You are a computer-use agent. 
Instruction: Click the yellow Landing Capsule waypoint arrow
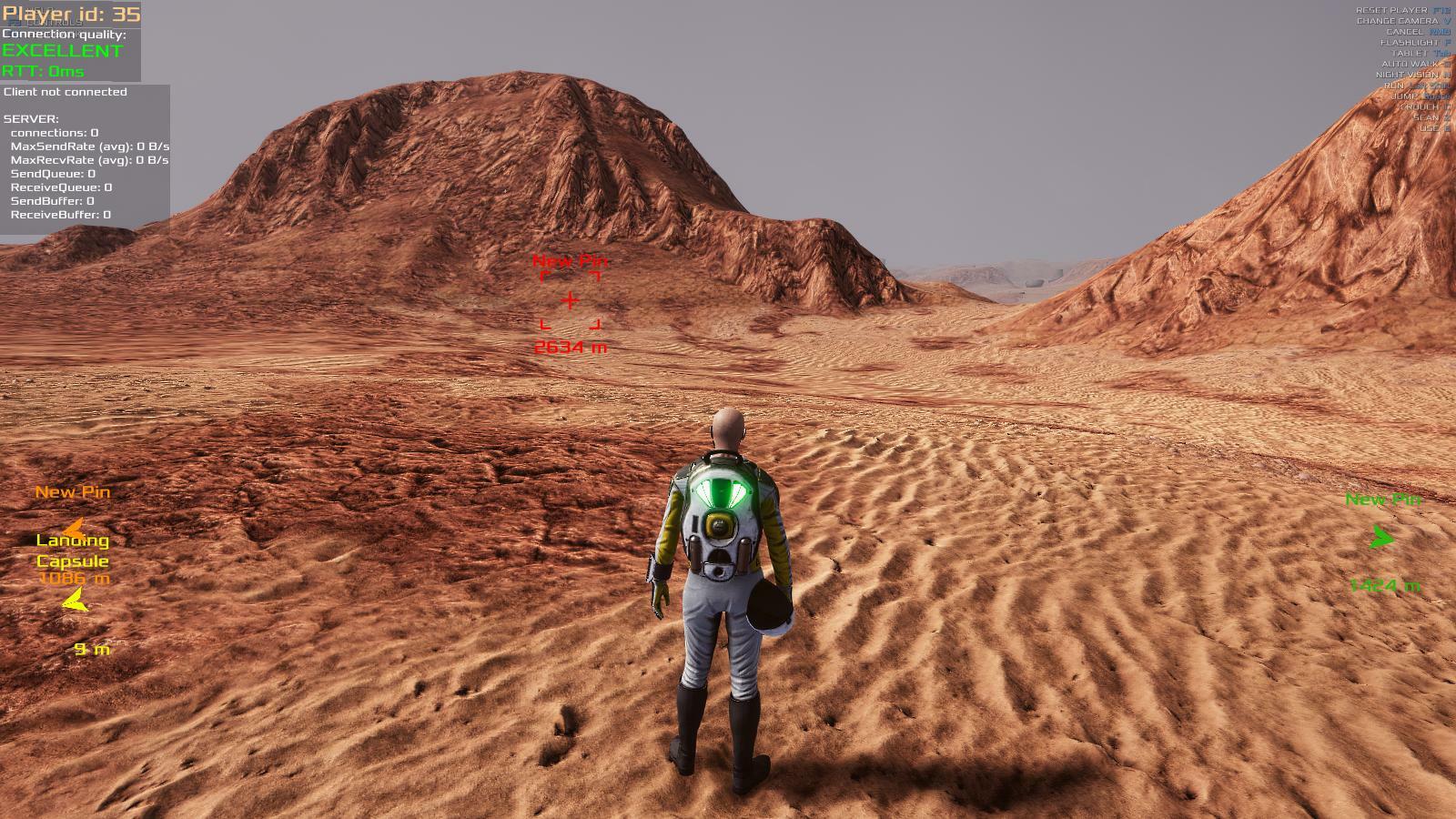(x=76, y=600)
